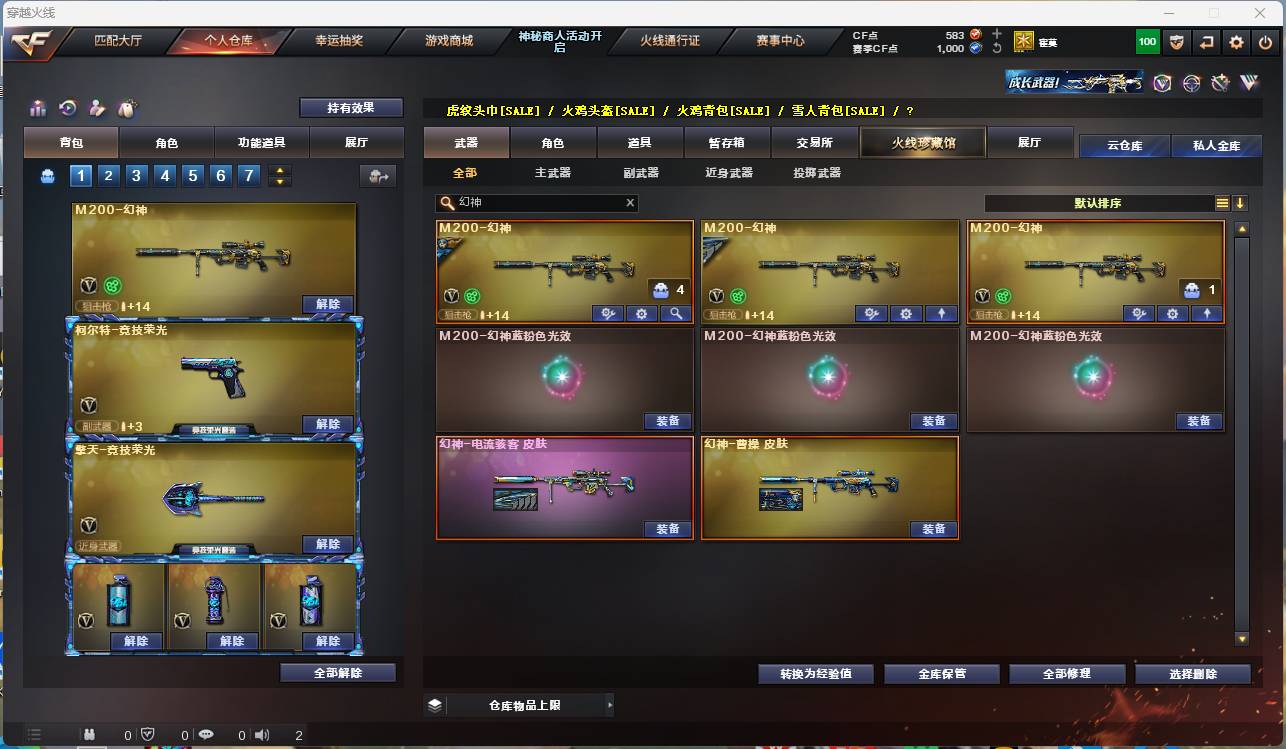
Task: Open the in-game settings gear at top right
Action: coord(1237,41)
